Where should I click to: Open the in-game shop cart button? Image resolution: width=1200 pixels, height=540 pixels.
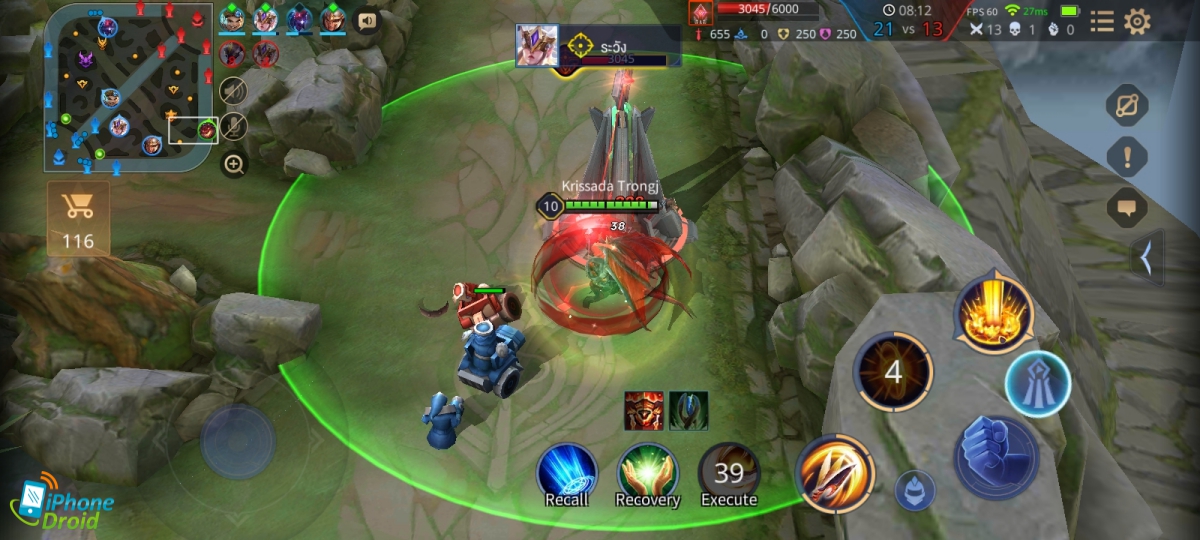pyautogui.click(x=77, y=217)
